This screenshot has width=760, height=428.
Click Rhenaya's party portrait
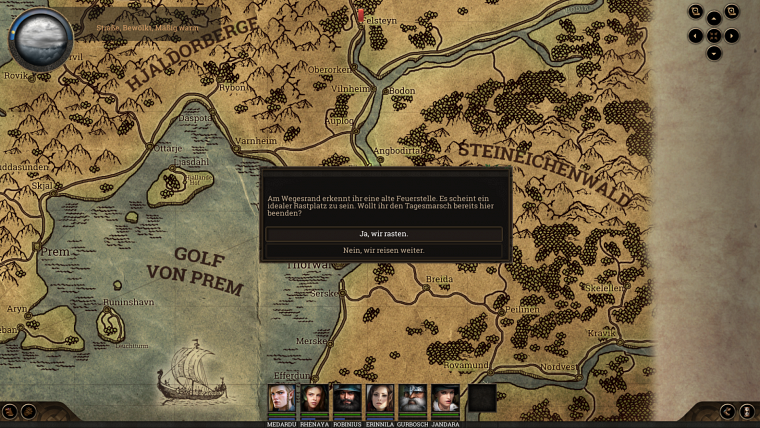314,398
